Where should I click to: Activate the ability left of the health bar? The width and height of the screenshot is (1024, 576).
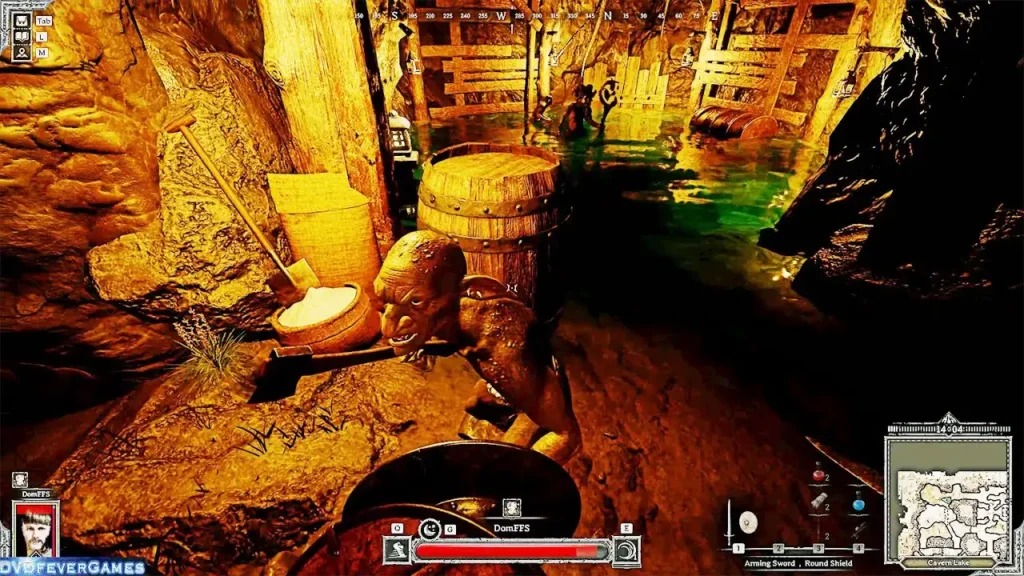pos(395,550)
